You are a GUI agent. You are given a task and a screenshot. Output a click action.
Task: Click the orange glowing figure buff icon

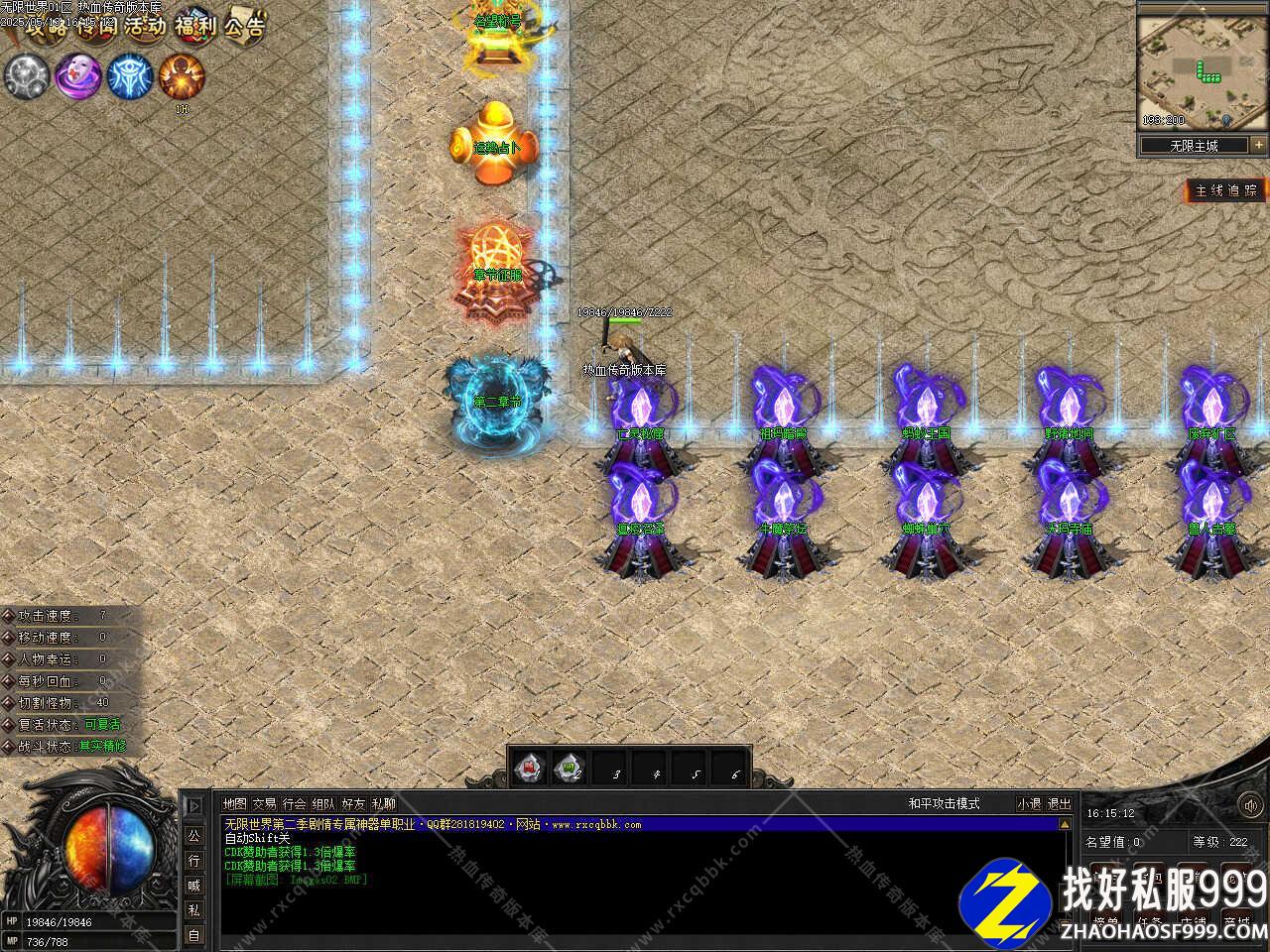pos(182,76)
